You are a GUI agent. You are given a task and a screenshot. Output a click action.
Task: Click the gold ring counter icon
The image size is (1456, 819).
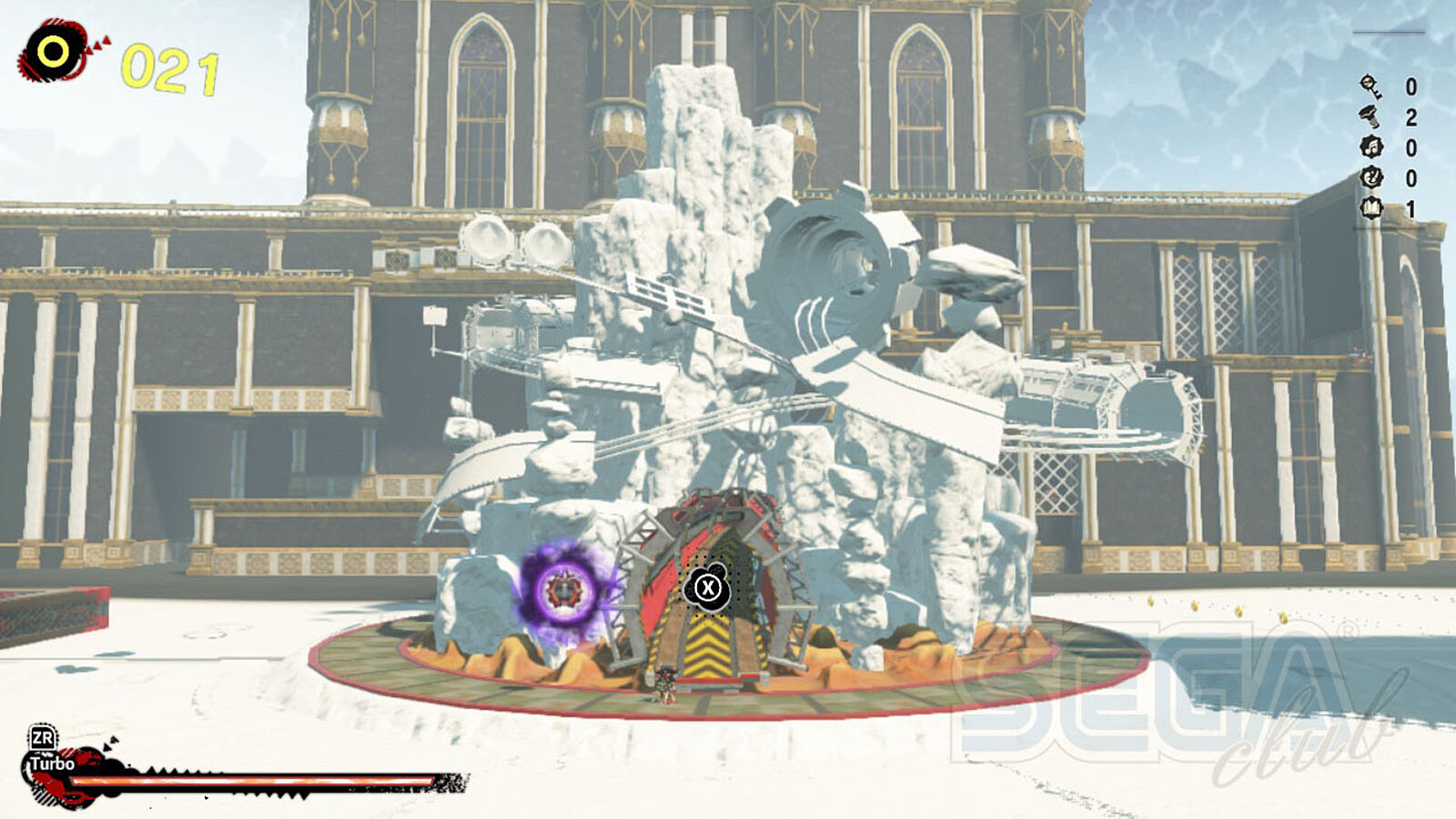pyautogui.click(x=53, y=51)
